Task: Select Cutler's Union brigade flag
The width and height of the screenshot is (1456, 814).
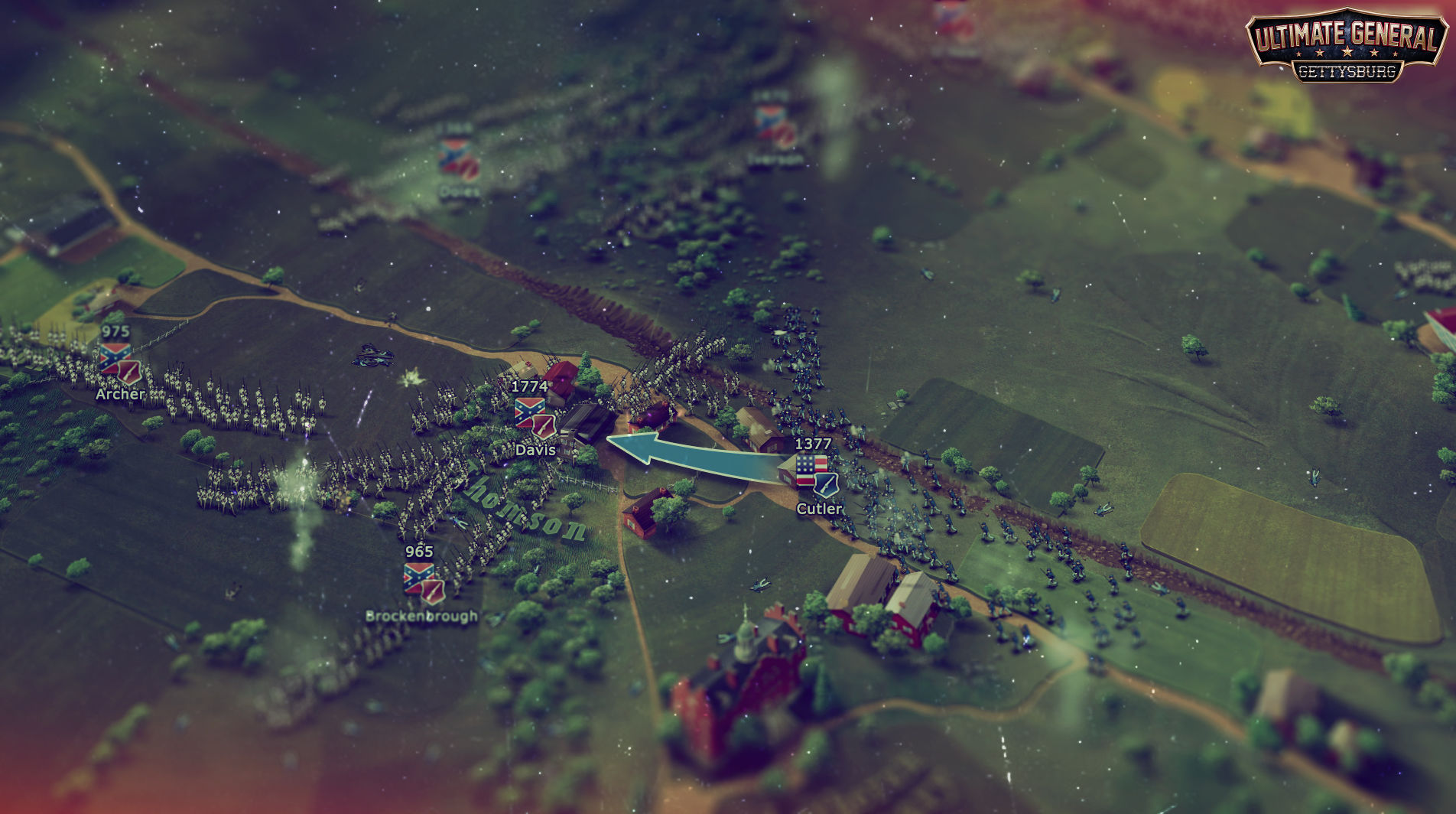Action: tap(812, 473)
